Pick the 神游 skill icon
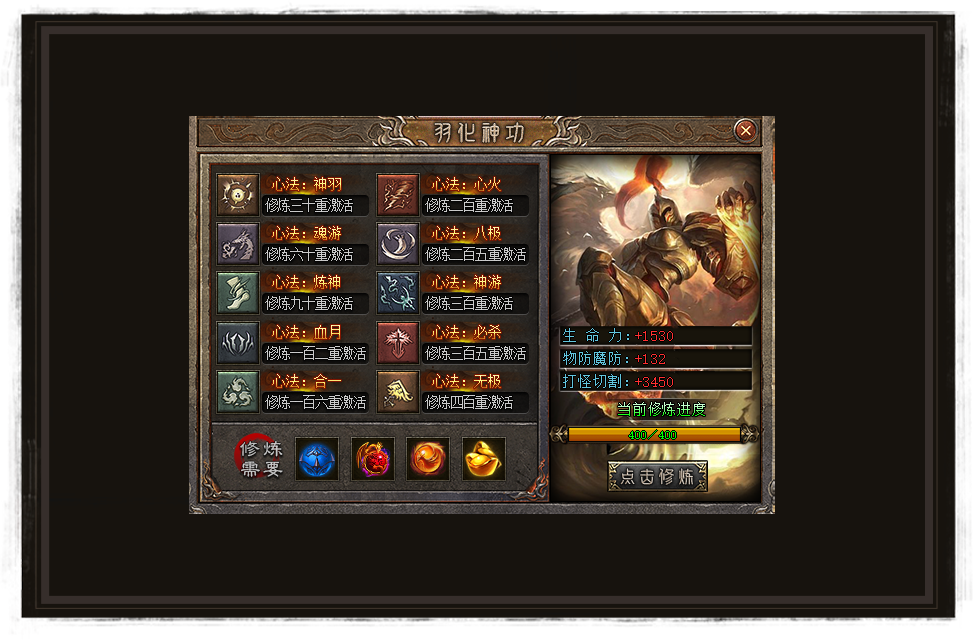The height and width of the screenshot is (640, 973). tap(398, 293)
